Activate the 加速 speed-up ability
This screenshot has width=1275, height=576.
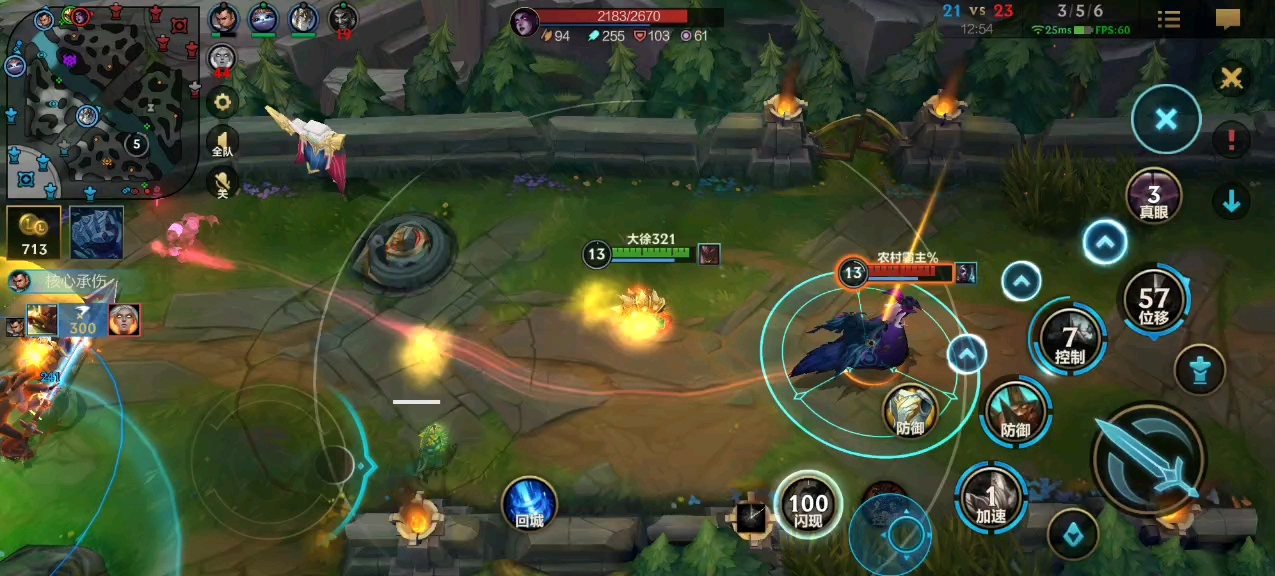click(x=991, y=498)
